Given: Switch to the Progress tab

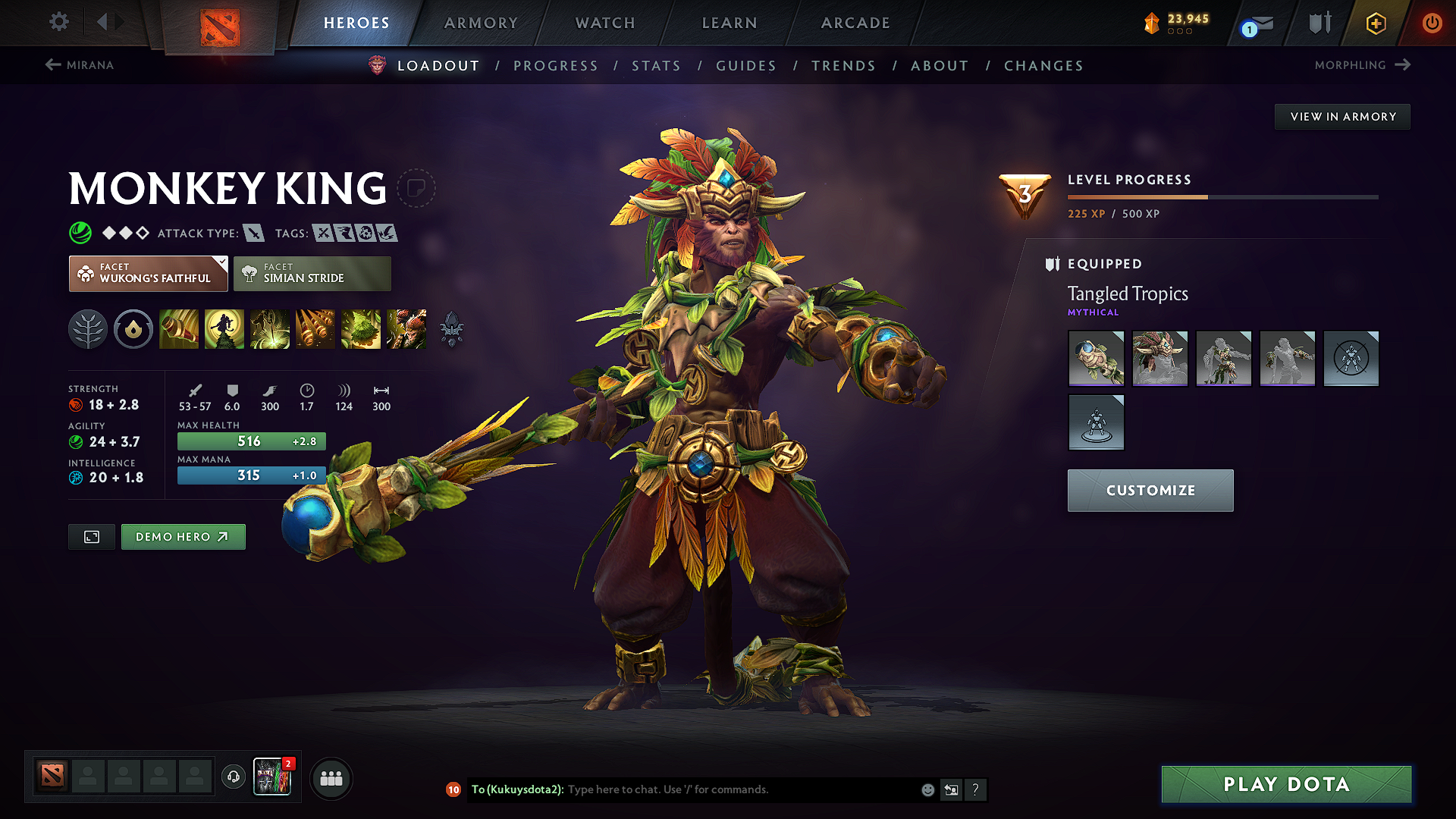Looking at the screenshot, I should 556,66.
